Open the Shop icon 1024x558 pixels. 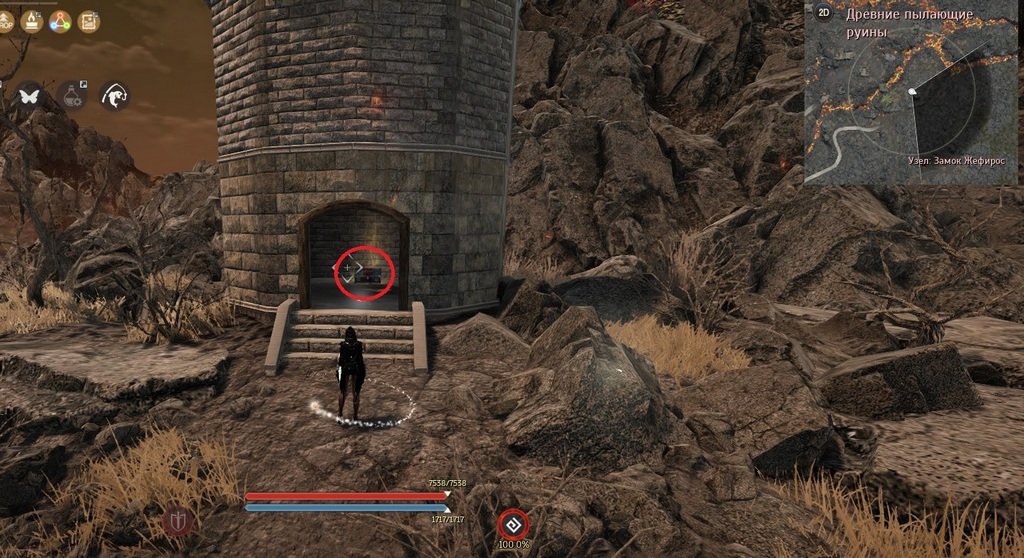(4, 19)
